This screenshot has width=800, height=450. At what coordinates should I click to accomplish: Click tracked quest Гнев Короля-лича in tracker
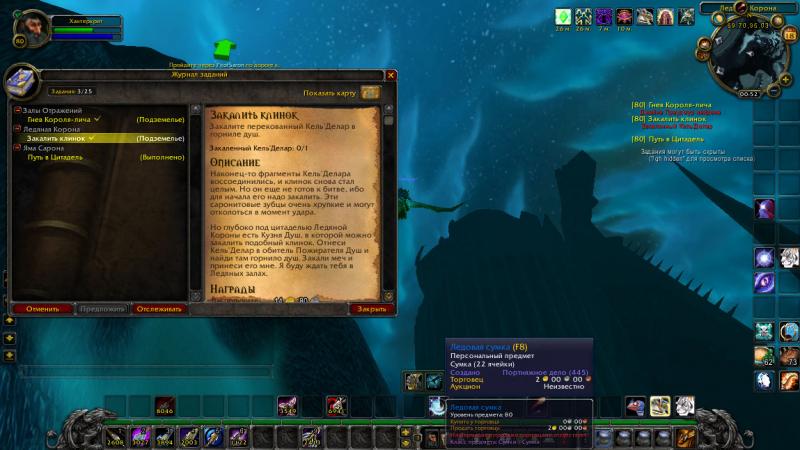pos(674,104)
